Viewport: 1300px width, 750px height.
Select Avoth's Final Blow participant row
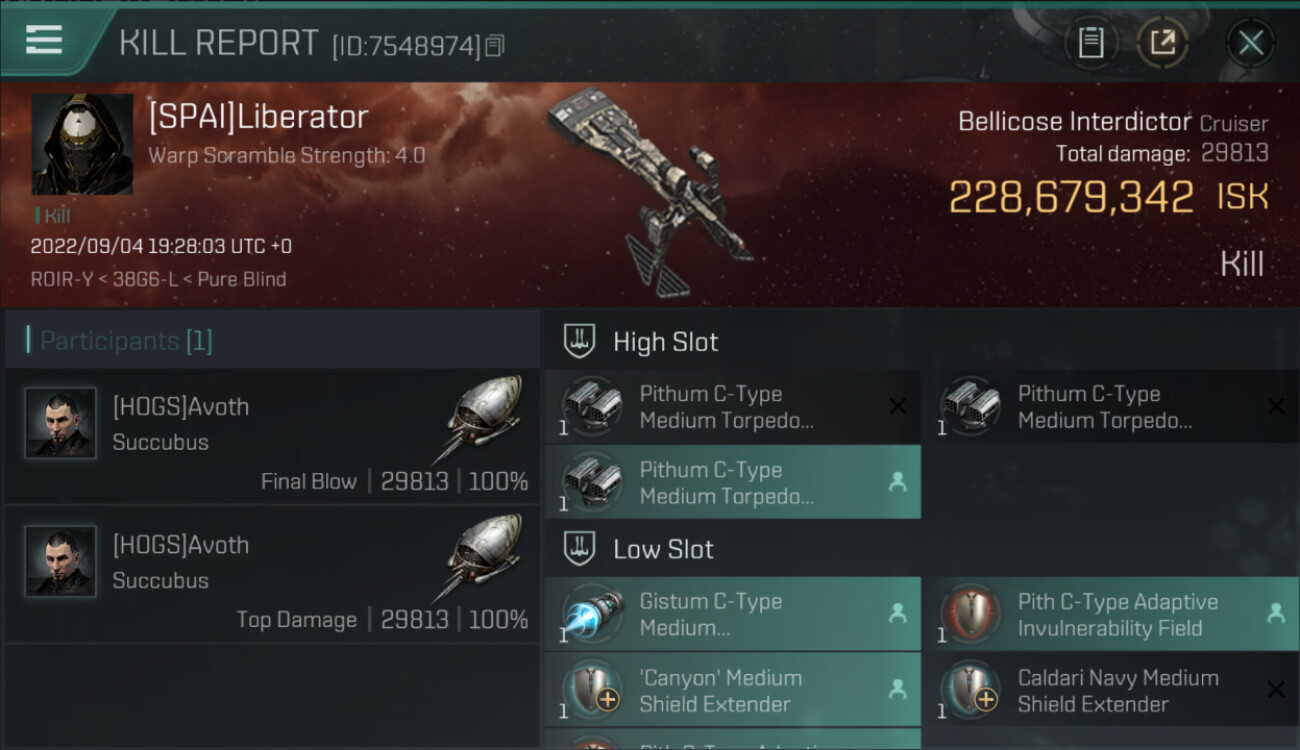coord(272,437)
